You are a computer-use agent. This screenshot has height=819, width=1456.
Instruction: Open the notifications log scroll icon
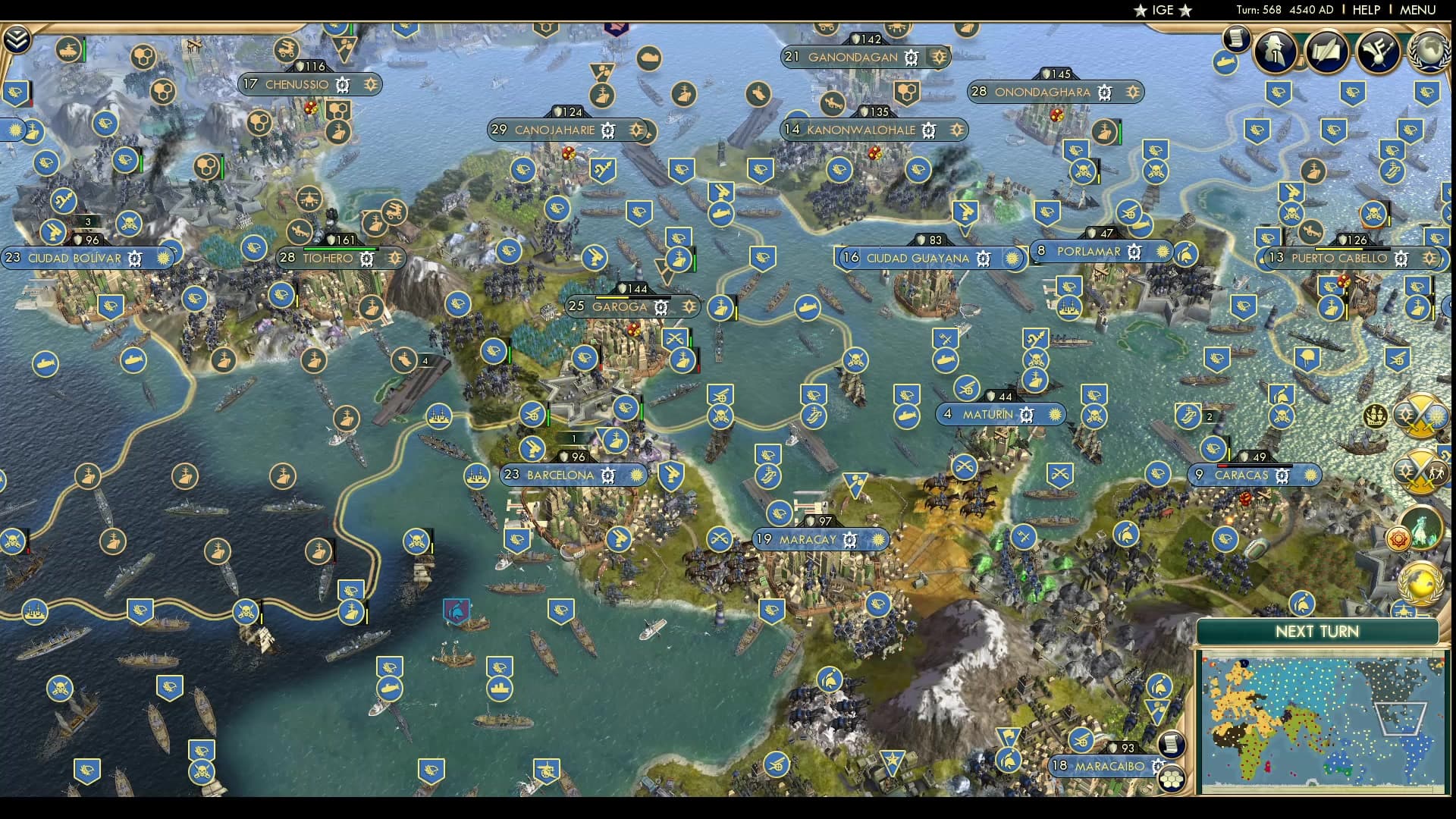coord(1236,40)
